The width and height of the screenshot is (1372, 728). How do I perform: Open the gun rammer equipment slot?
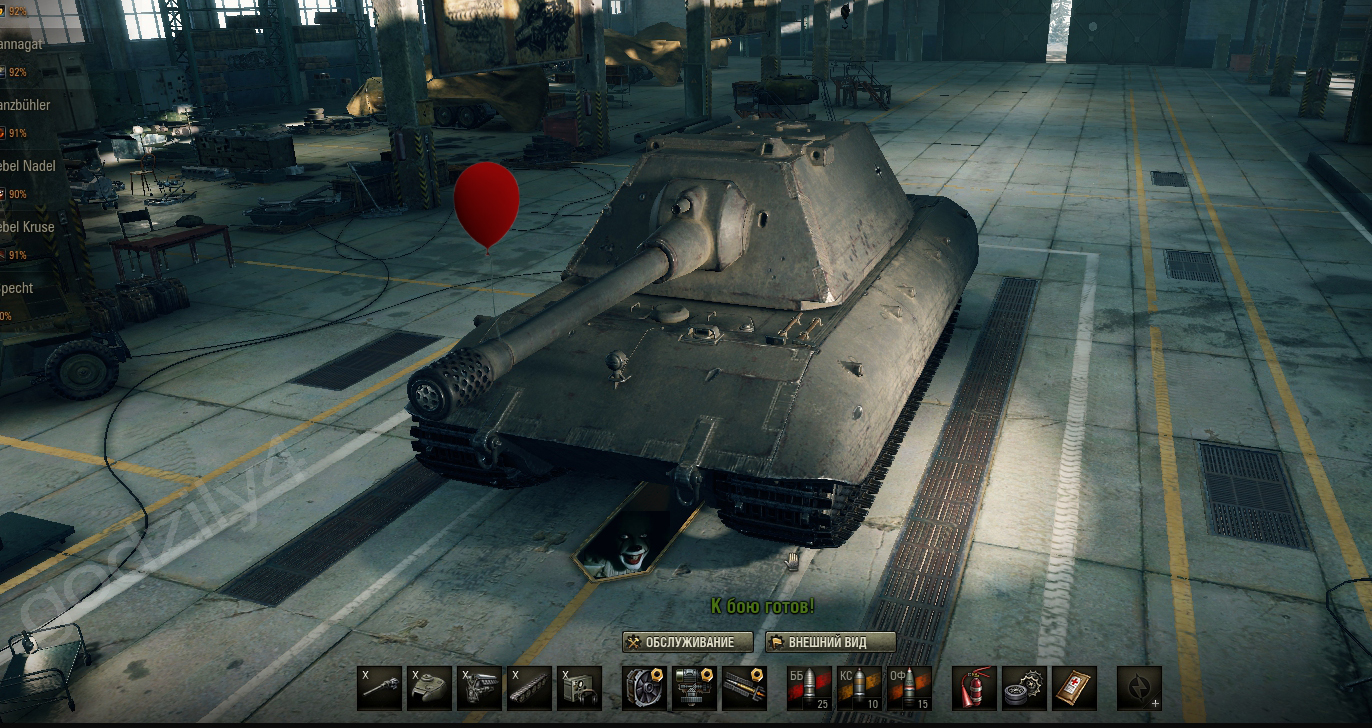point(744,688)
